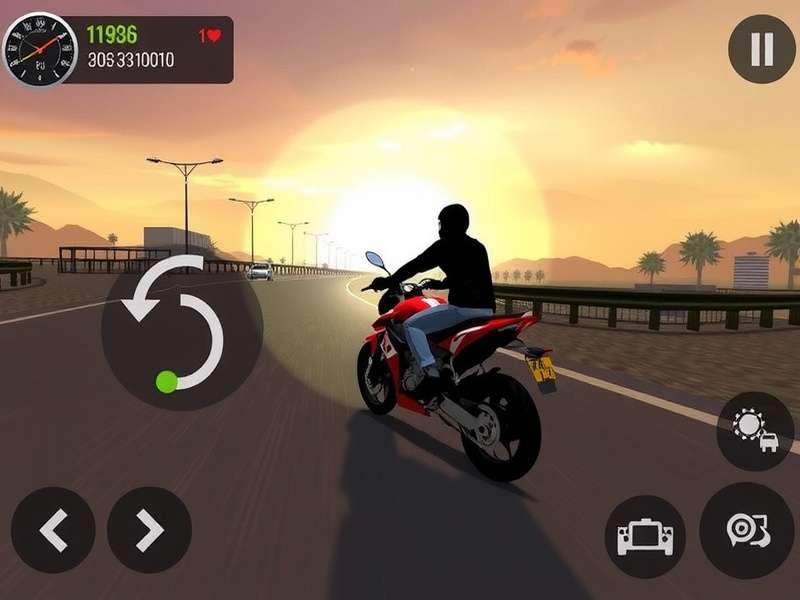Activate the horn button
Screen dimensions: 800x600
[x=746, y=530]
